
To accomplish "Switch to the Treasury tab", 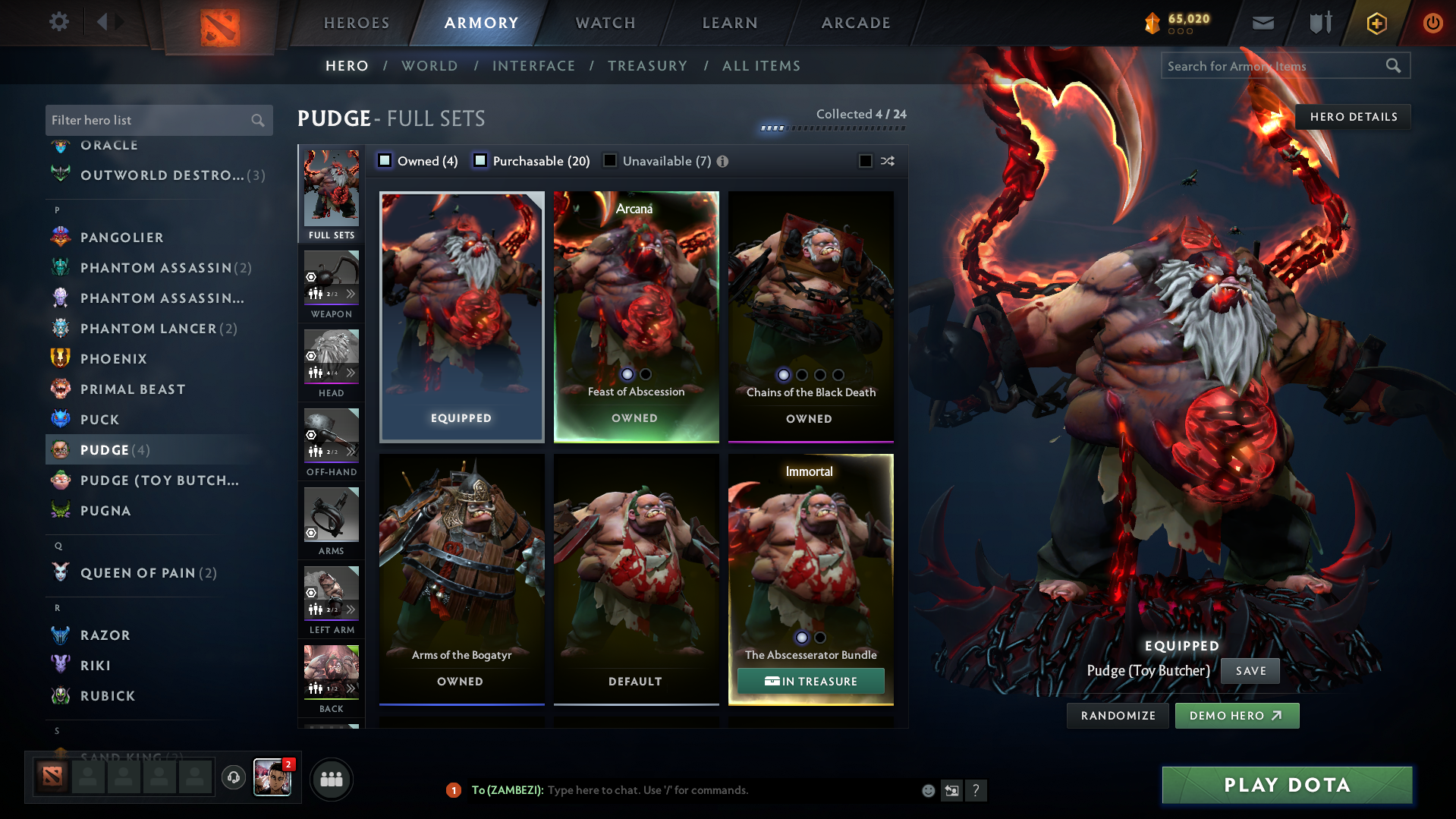I will tap(647, 66).
